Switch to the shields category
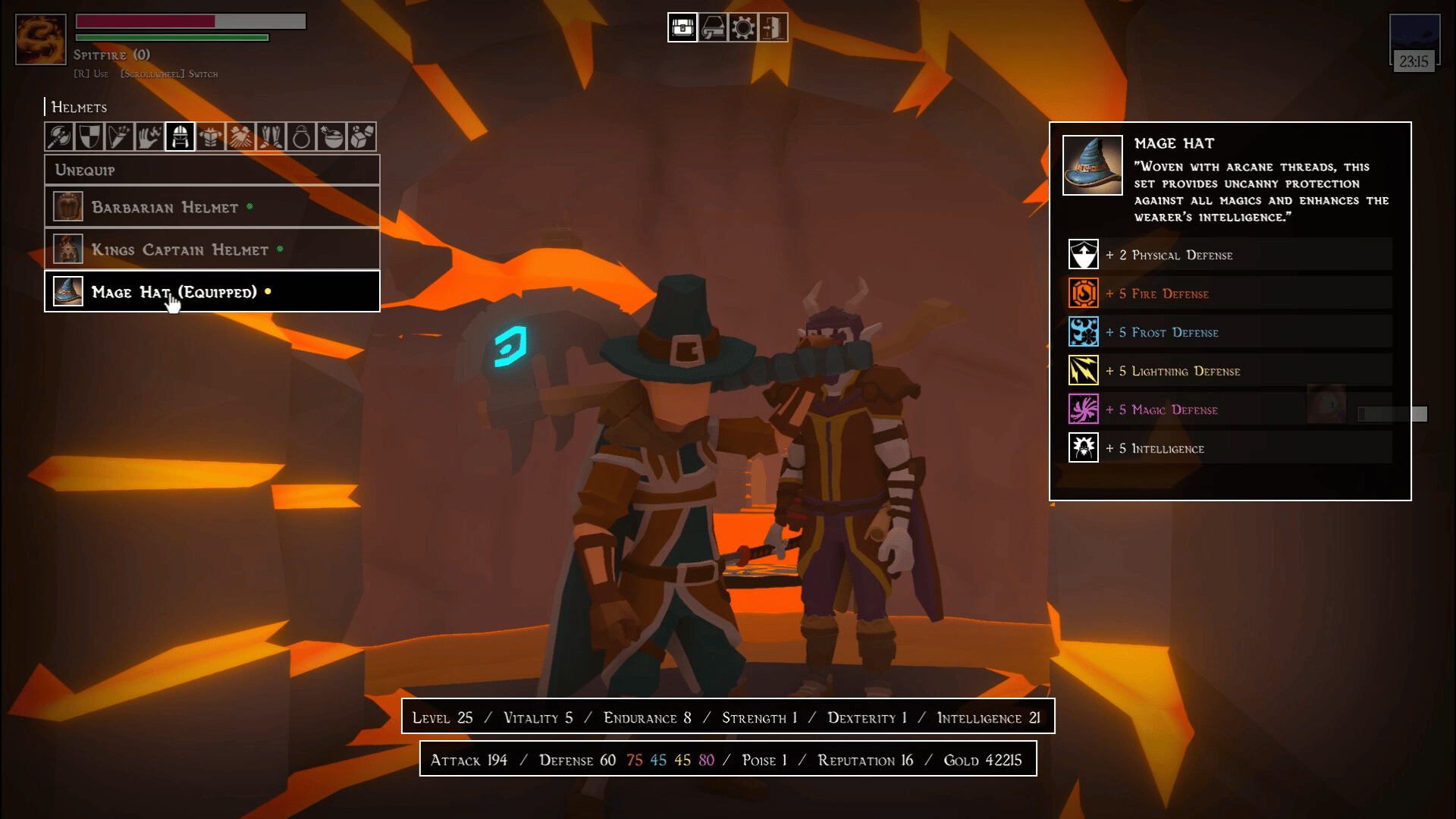The image size is (1456, 819). click(89, 137)
